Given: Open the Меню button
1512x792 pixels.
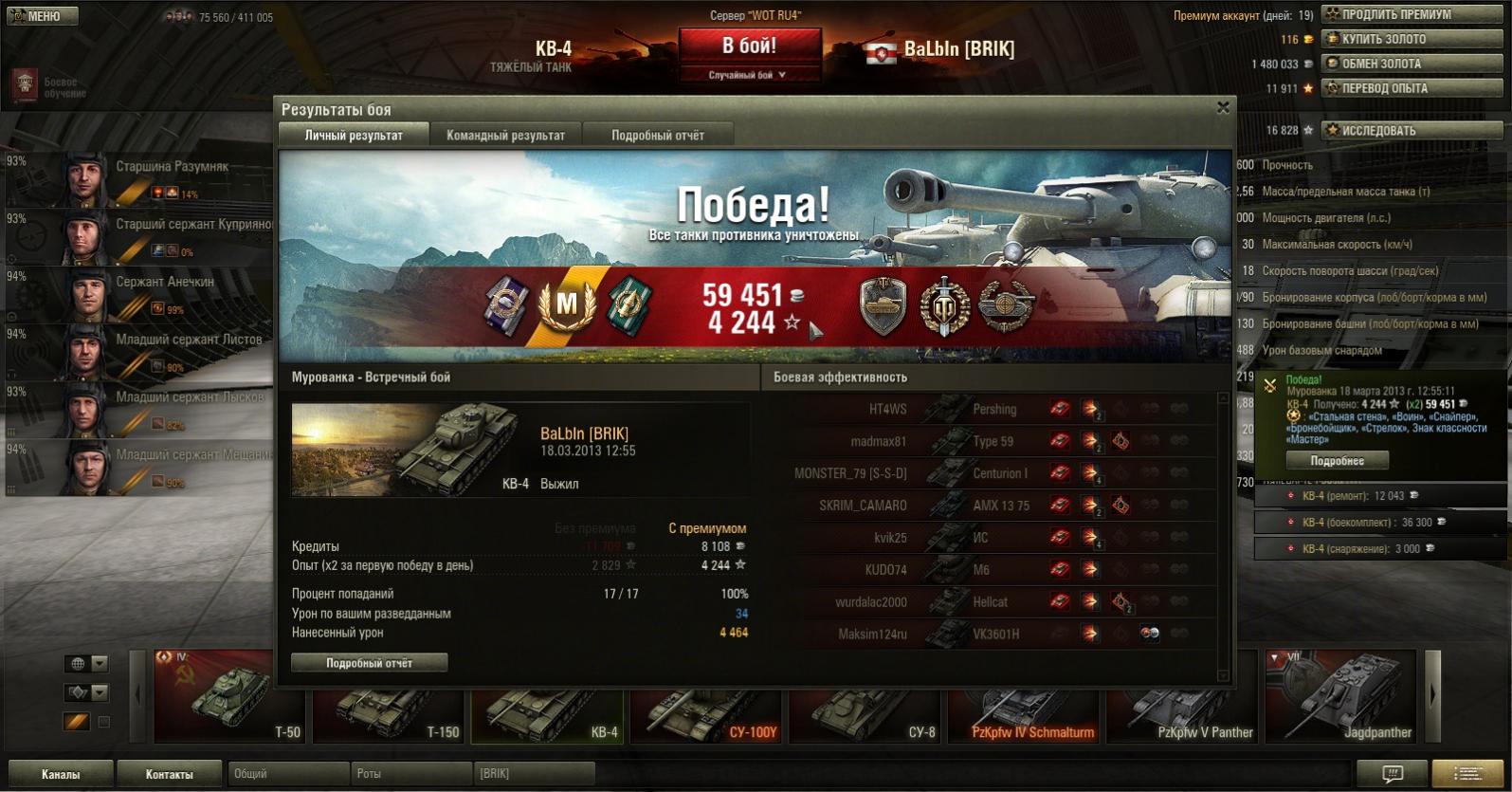Looking at the screenshot, I should [42, 16].
